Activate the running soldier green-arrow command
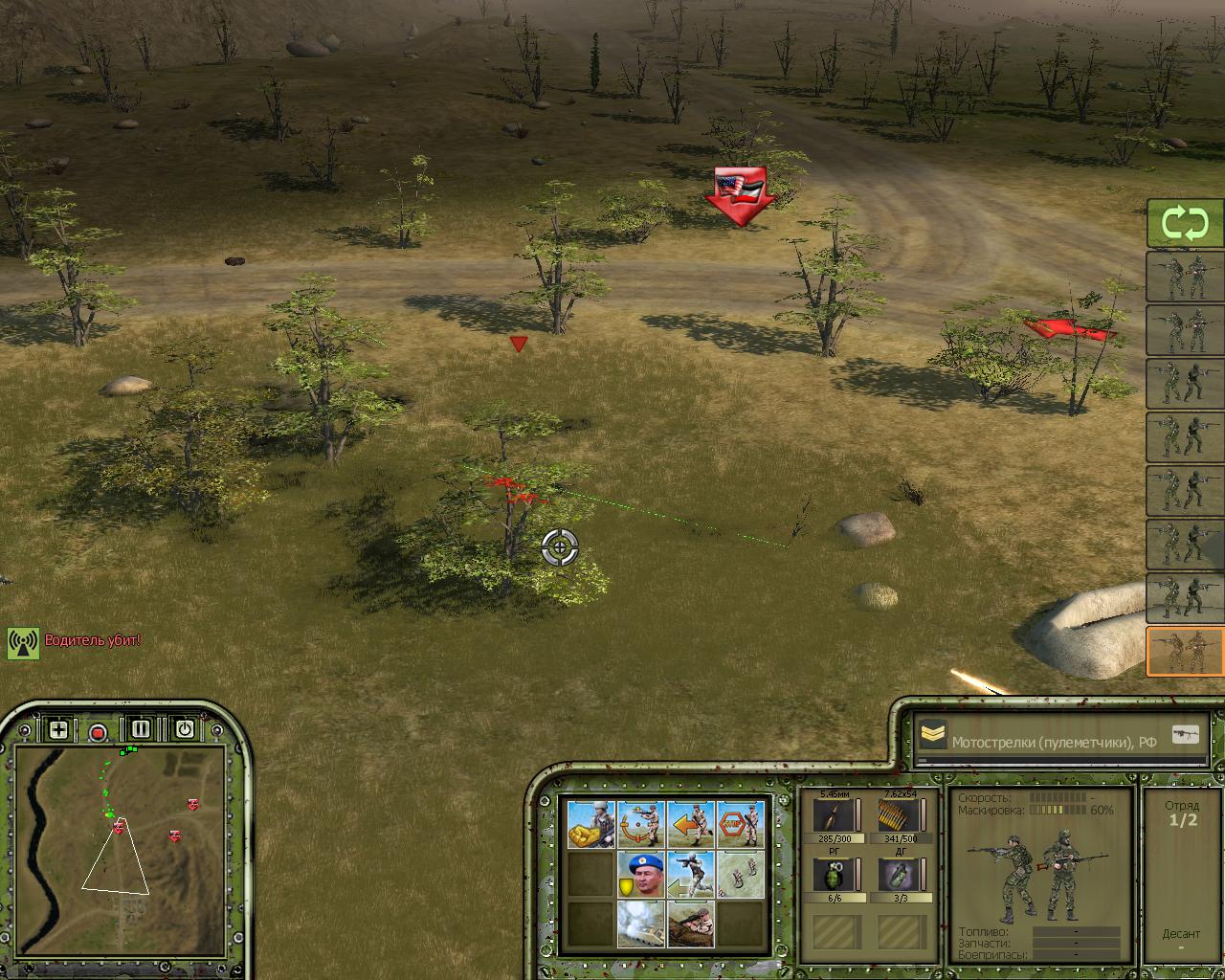The width and height of the screenshot is (1225, 980). (691, 874)
